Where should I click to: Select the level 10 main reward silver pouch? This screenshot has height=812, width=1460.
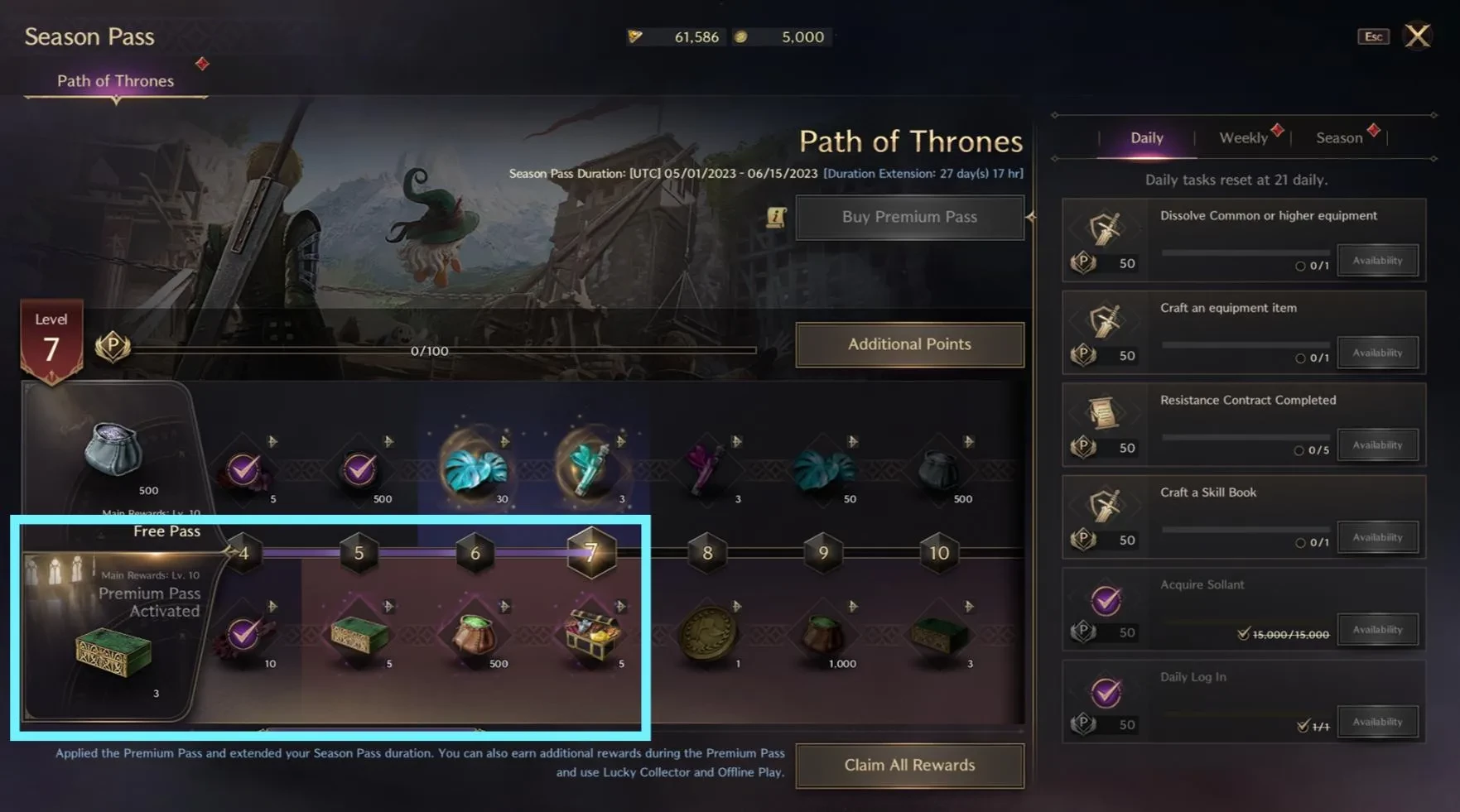click(113, 449)
